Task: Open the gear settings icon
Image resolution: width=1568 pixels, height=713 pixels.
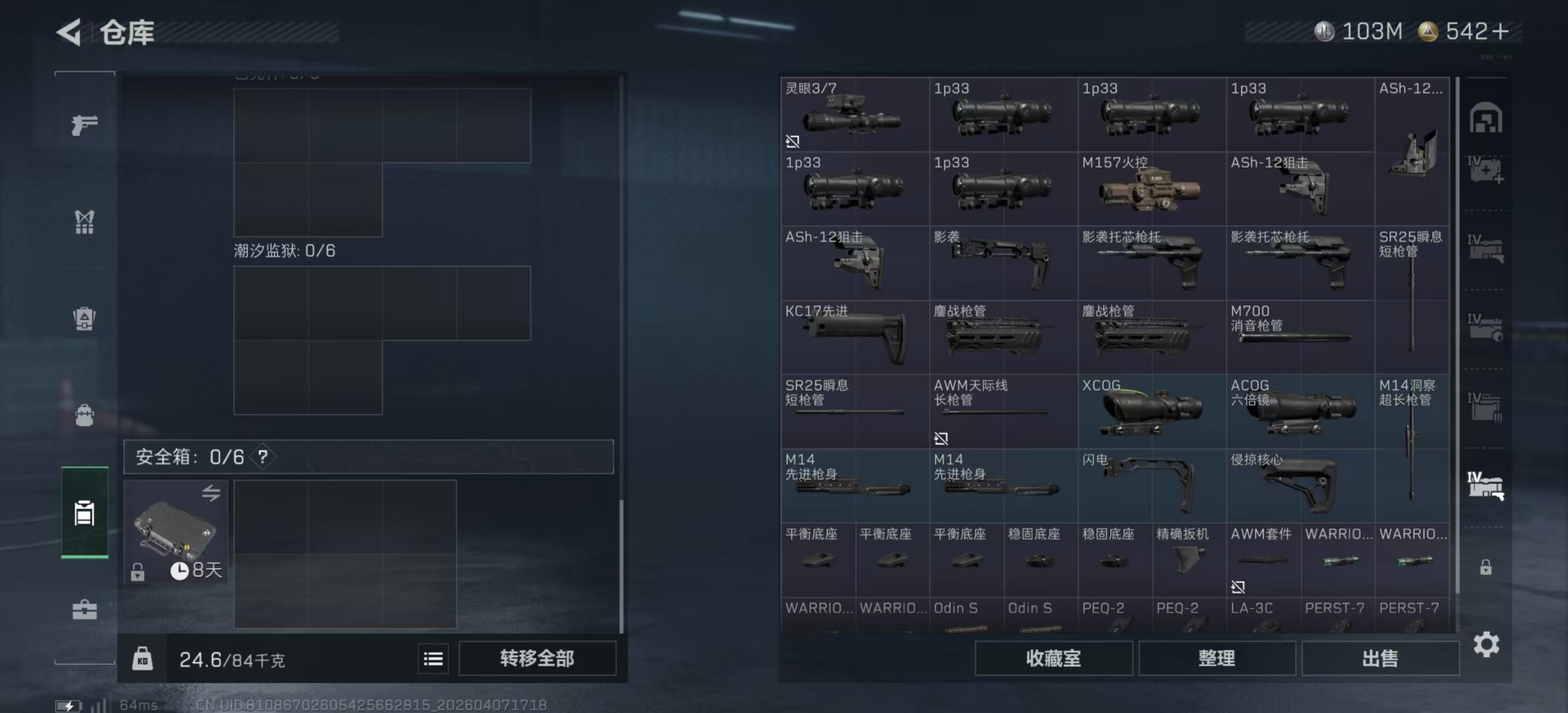Action: 1486,644
